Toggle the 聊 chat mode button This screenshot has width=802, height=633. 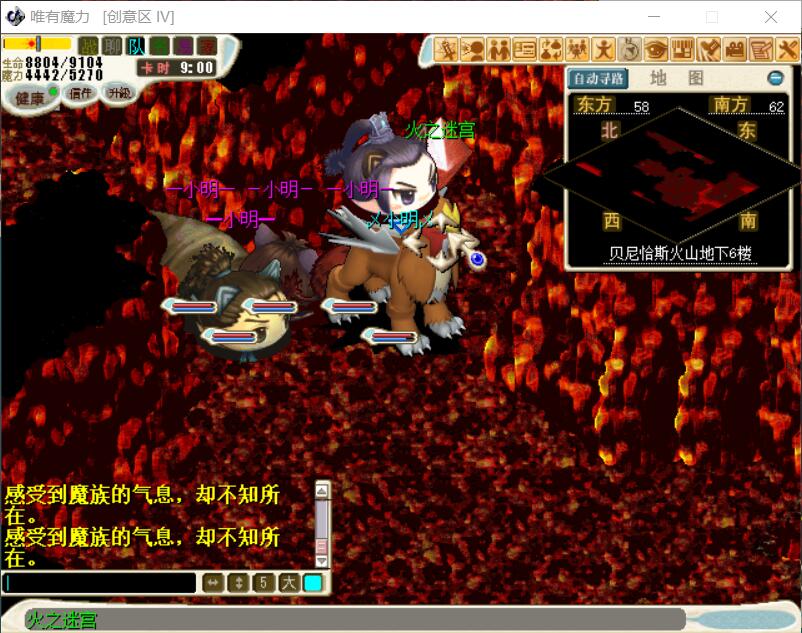coord(112,46)
